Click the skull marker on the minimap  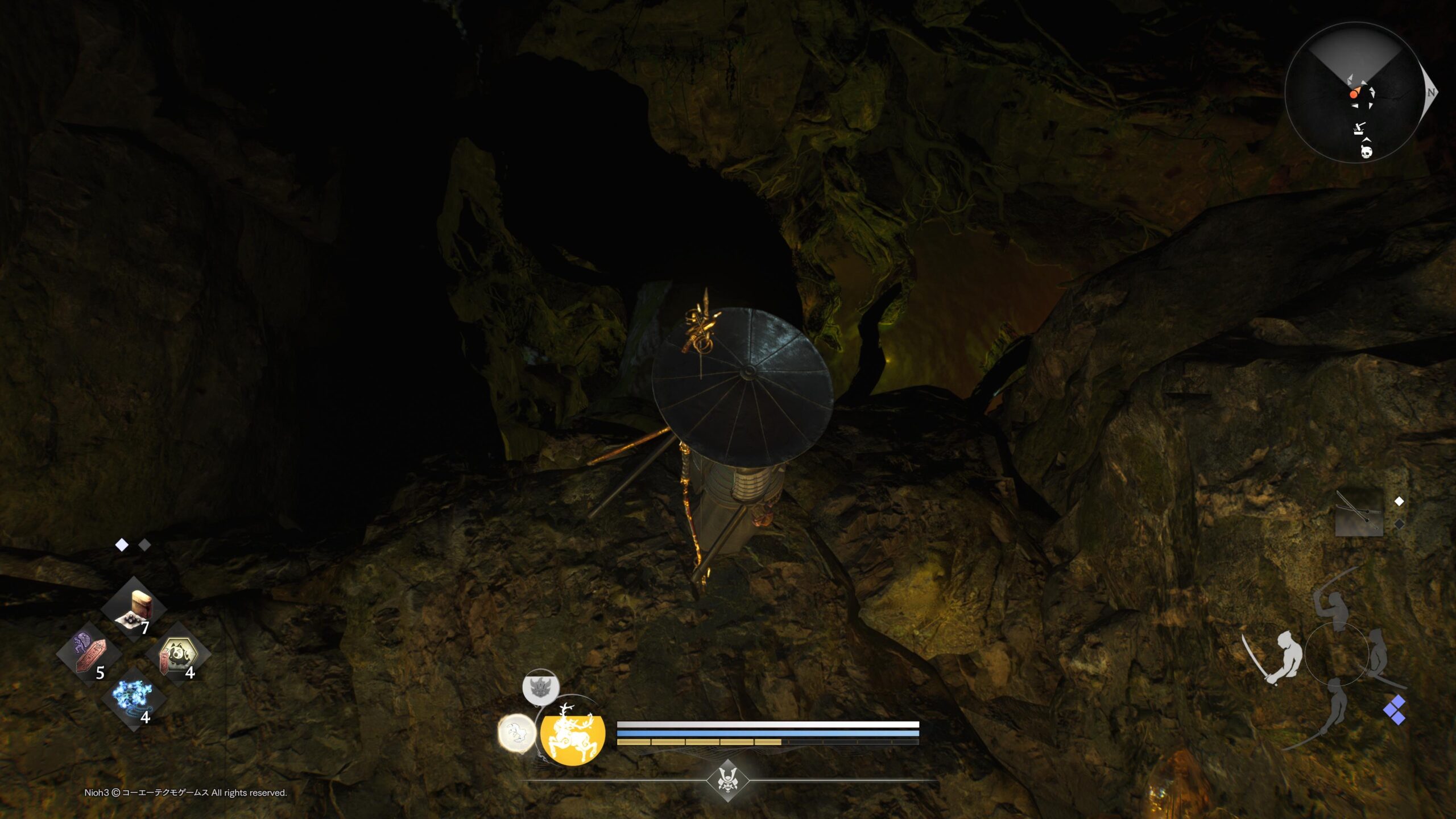1366,152
